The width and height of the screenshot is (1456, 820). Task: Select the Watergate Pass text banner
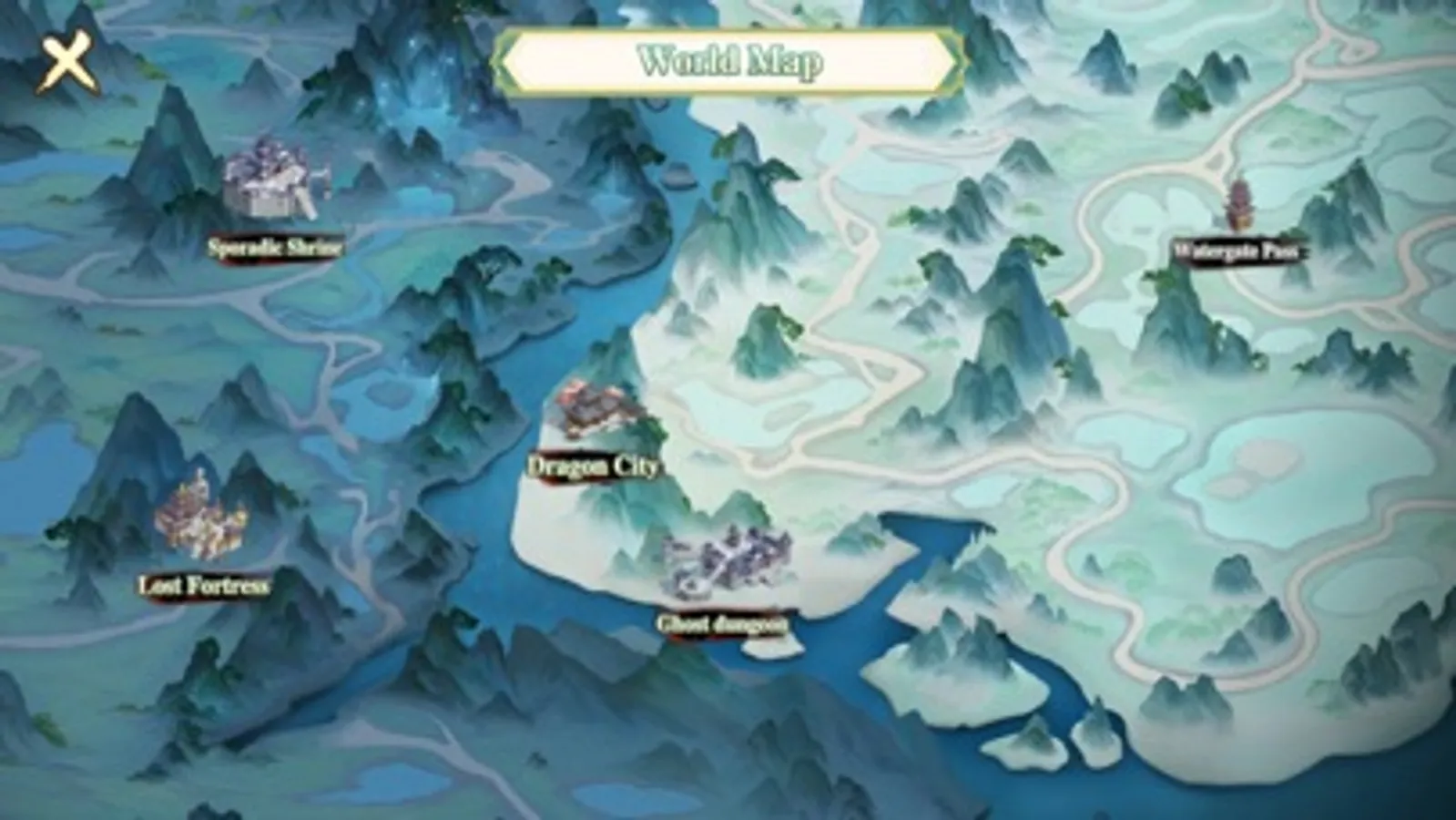pyautogui.click(x=1240, y=248)
